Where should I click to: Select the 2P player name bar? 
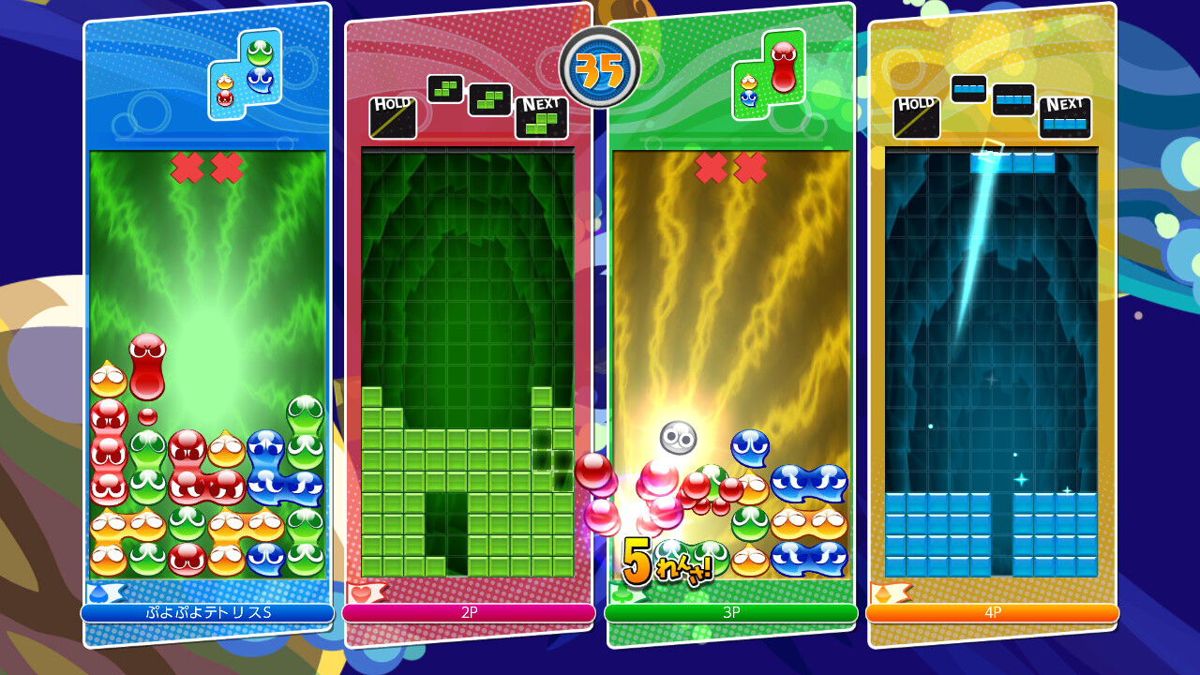(x=469, y=612)
